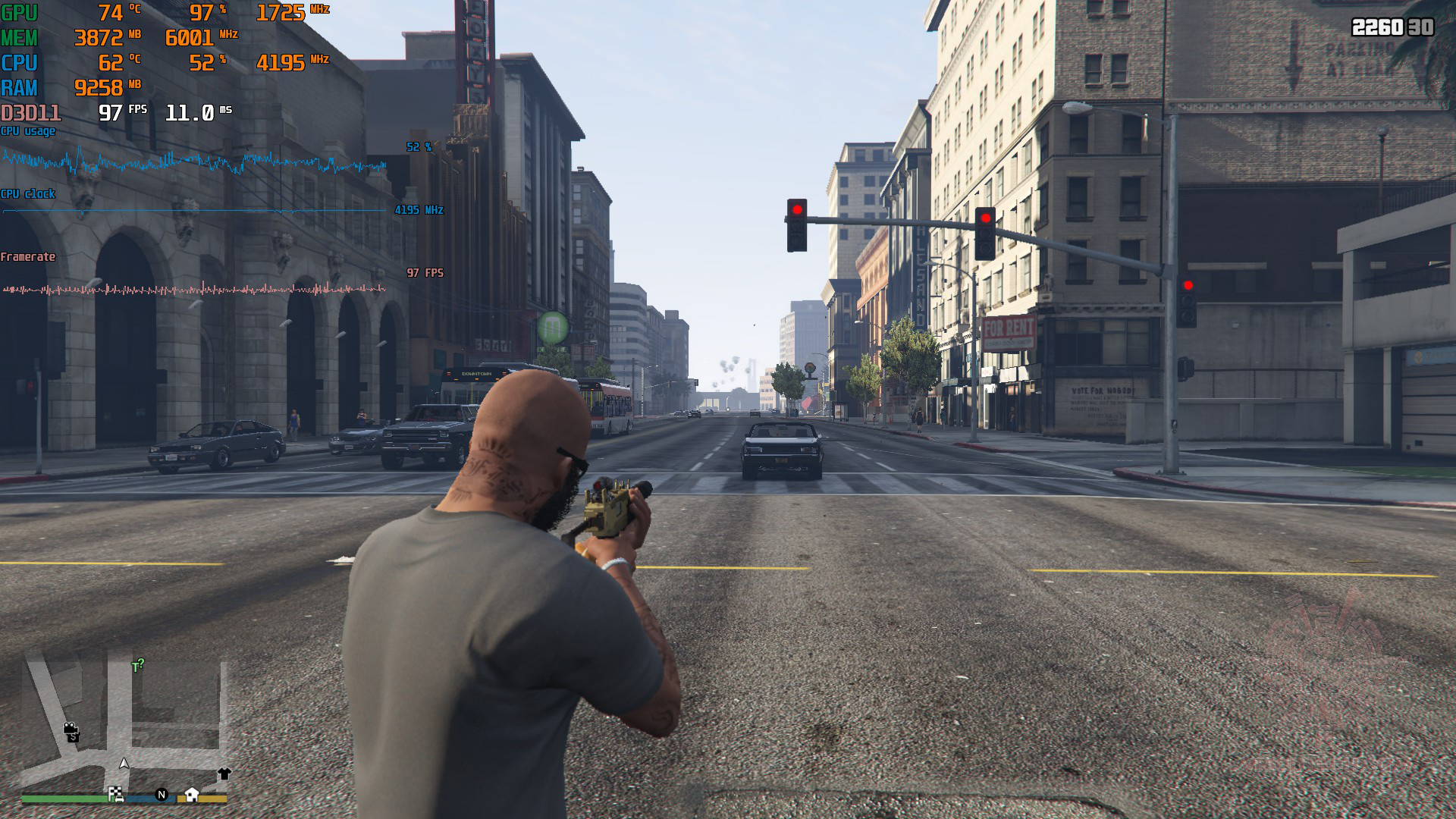Select the white safehouse blip
This screenshot has height=819, width=1456.
click(192, 794)
